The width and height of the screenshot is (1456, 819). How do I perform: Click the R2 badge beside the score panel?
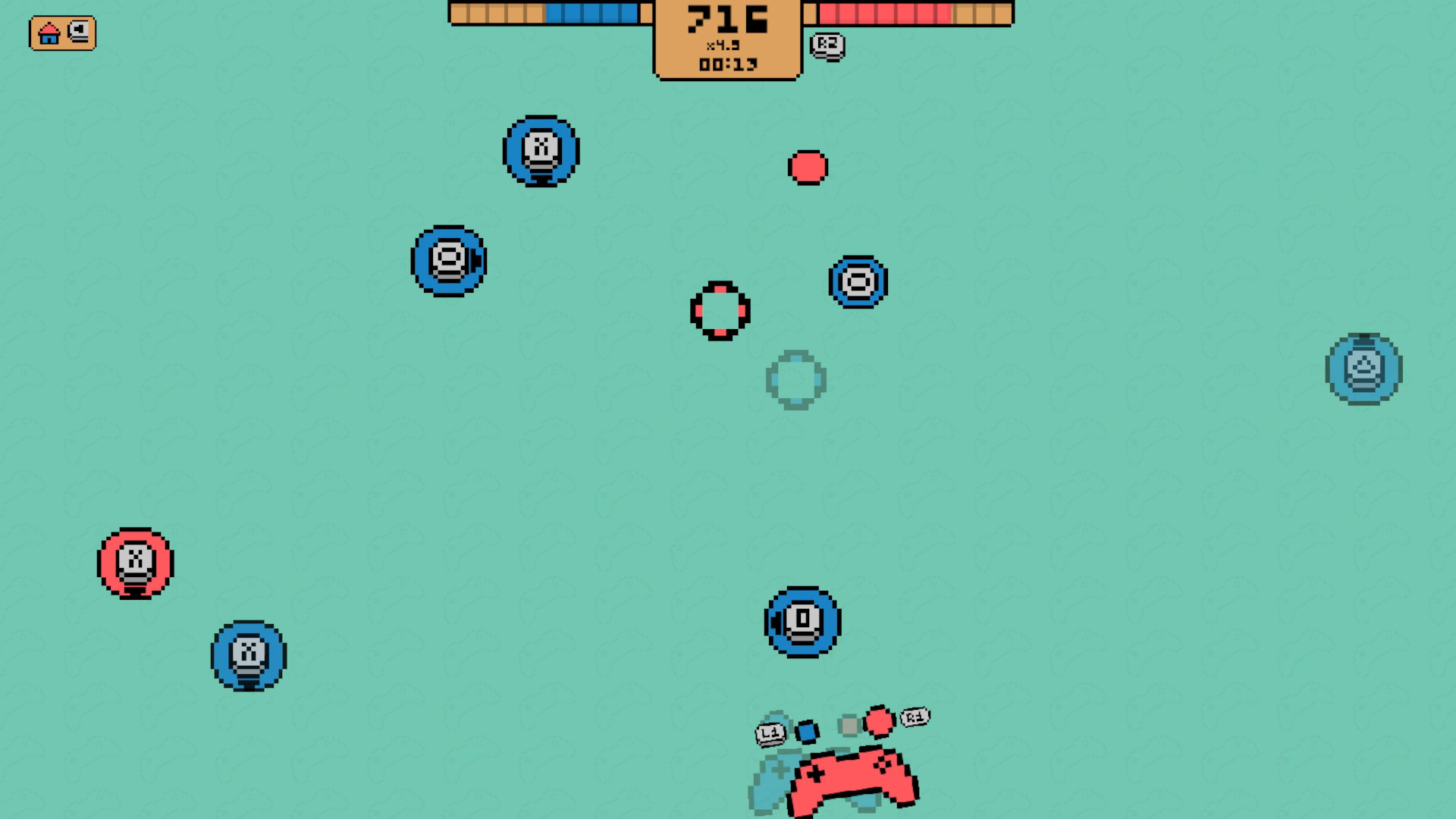click(826, 45)
